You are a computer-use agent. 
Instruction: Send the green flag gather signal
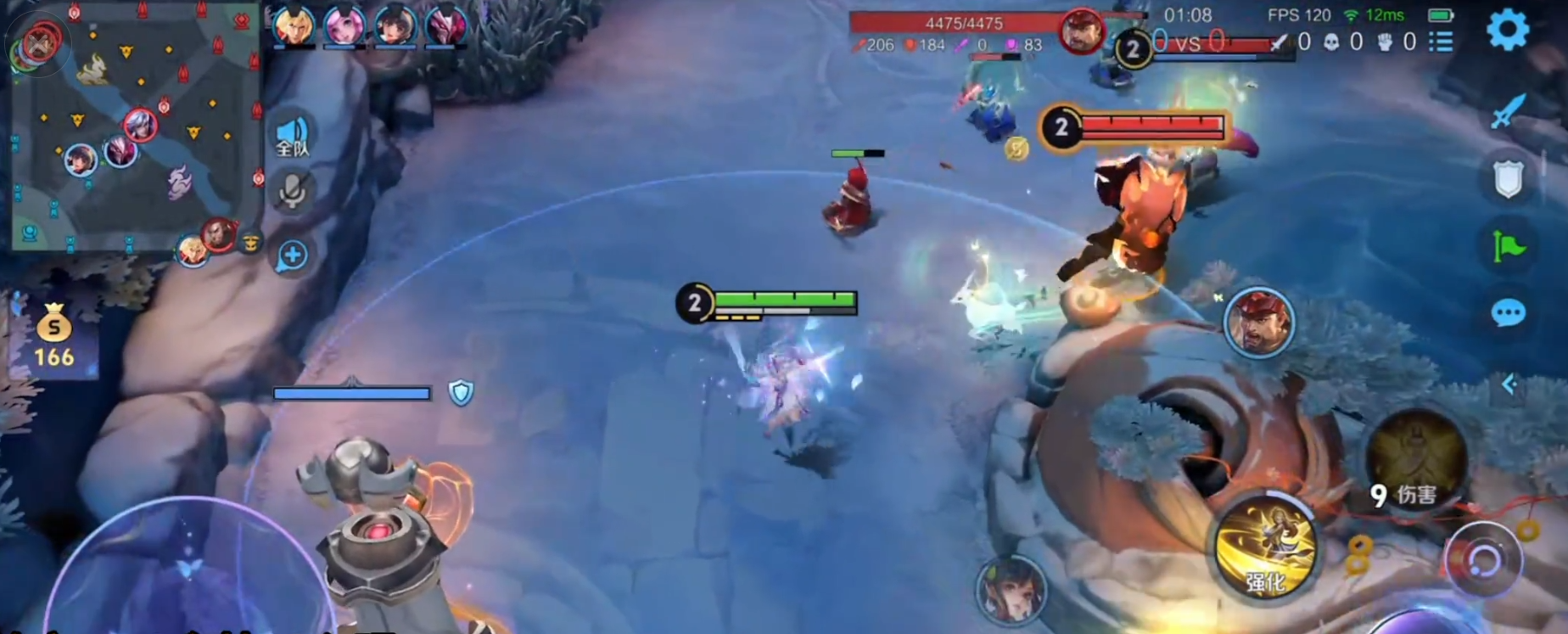pos(1508,246)
